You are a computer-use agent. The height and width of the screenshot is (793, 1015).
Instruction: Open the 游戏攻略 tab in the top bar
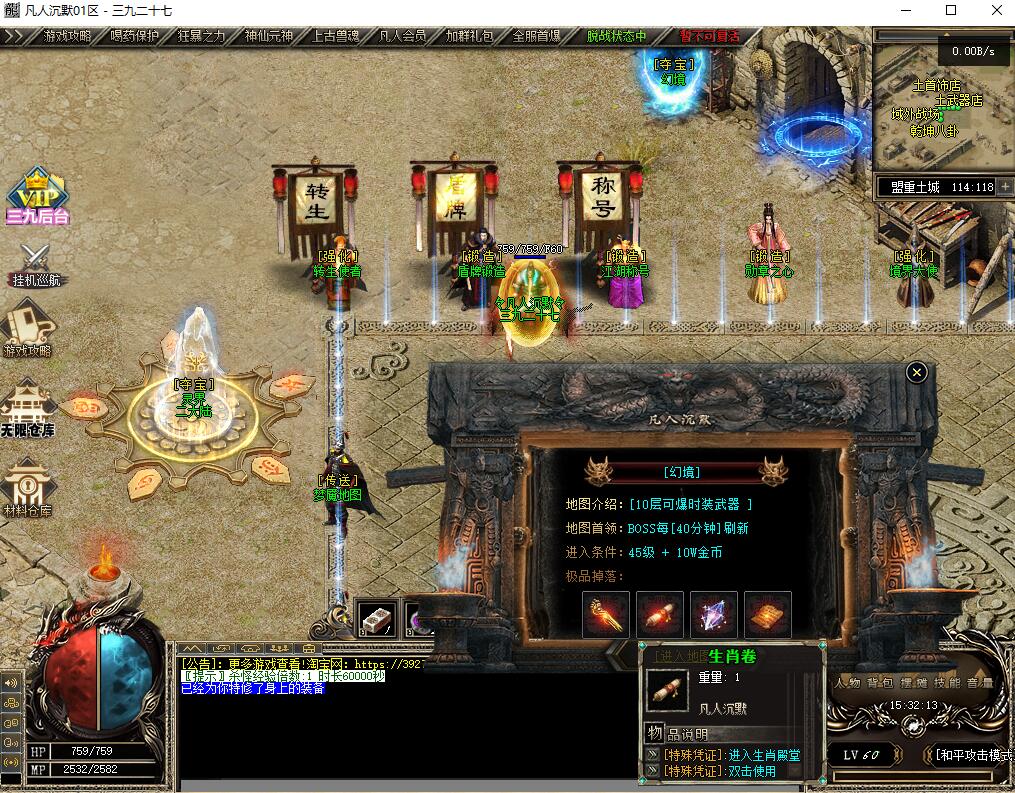coord(66,36)
